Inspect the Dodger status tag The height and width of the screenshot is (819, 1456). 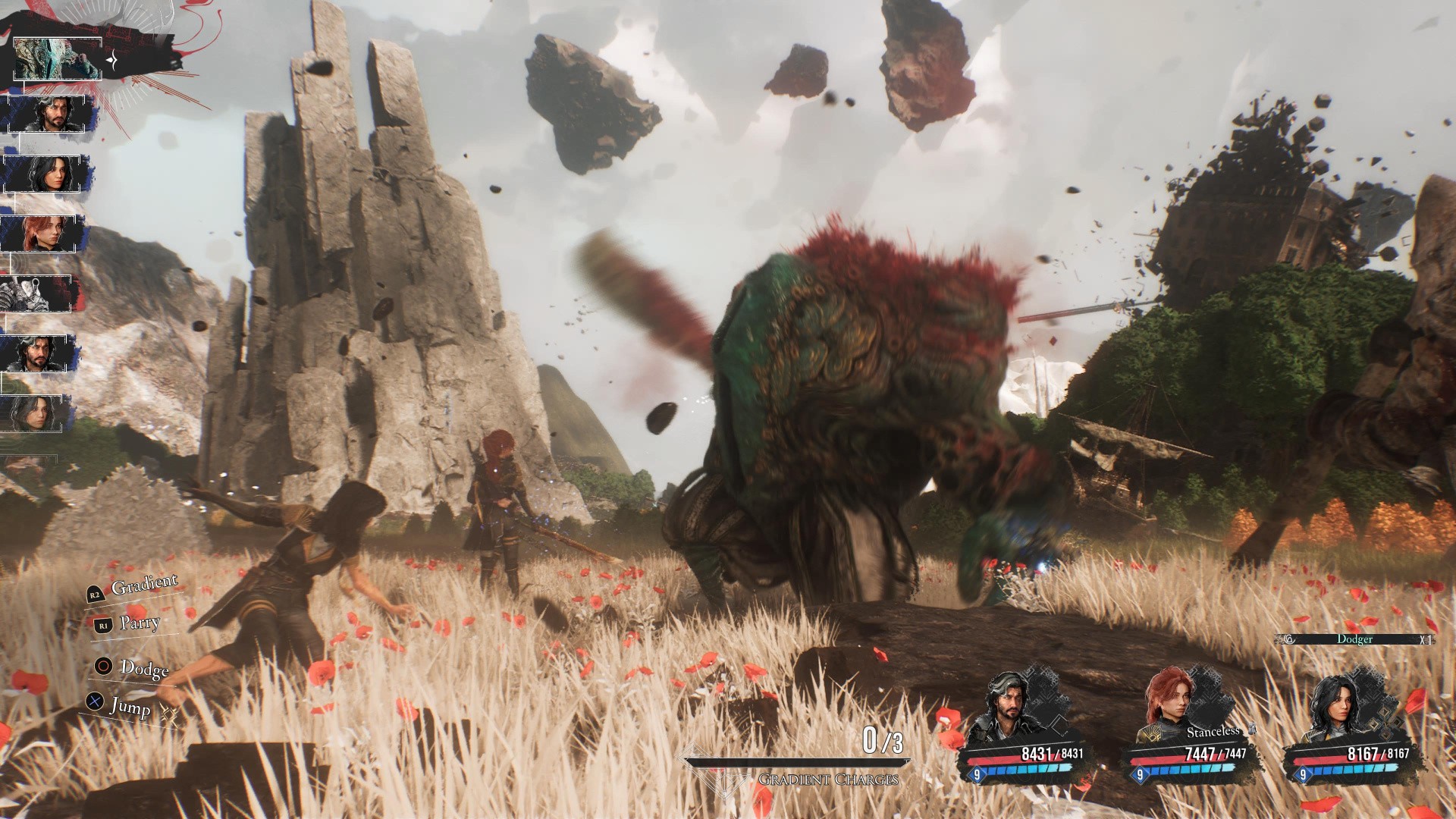pos(1354,639)
